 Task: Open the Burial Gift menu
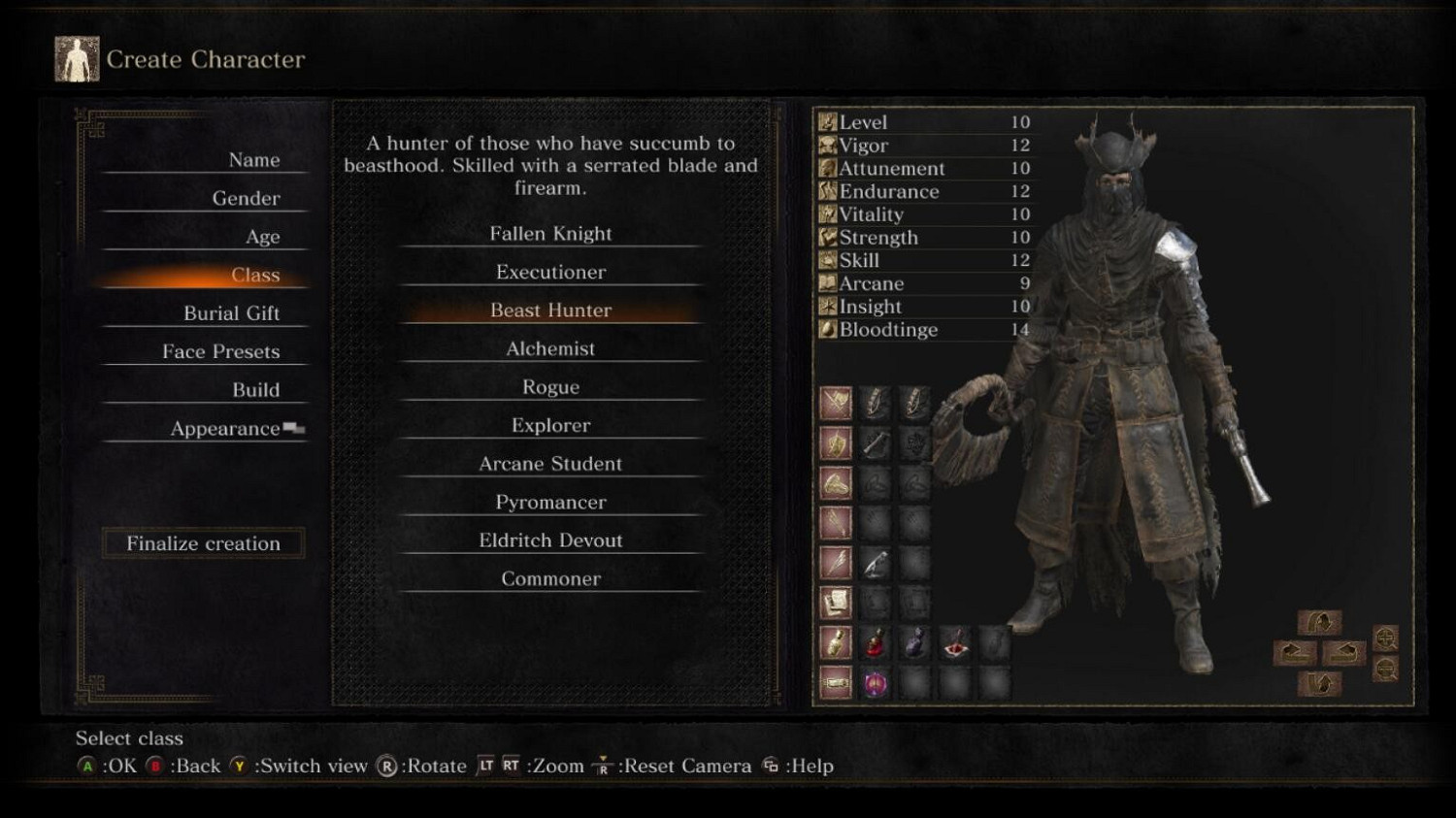[231, 313]
